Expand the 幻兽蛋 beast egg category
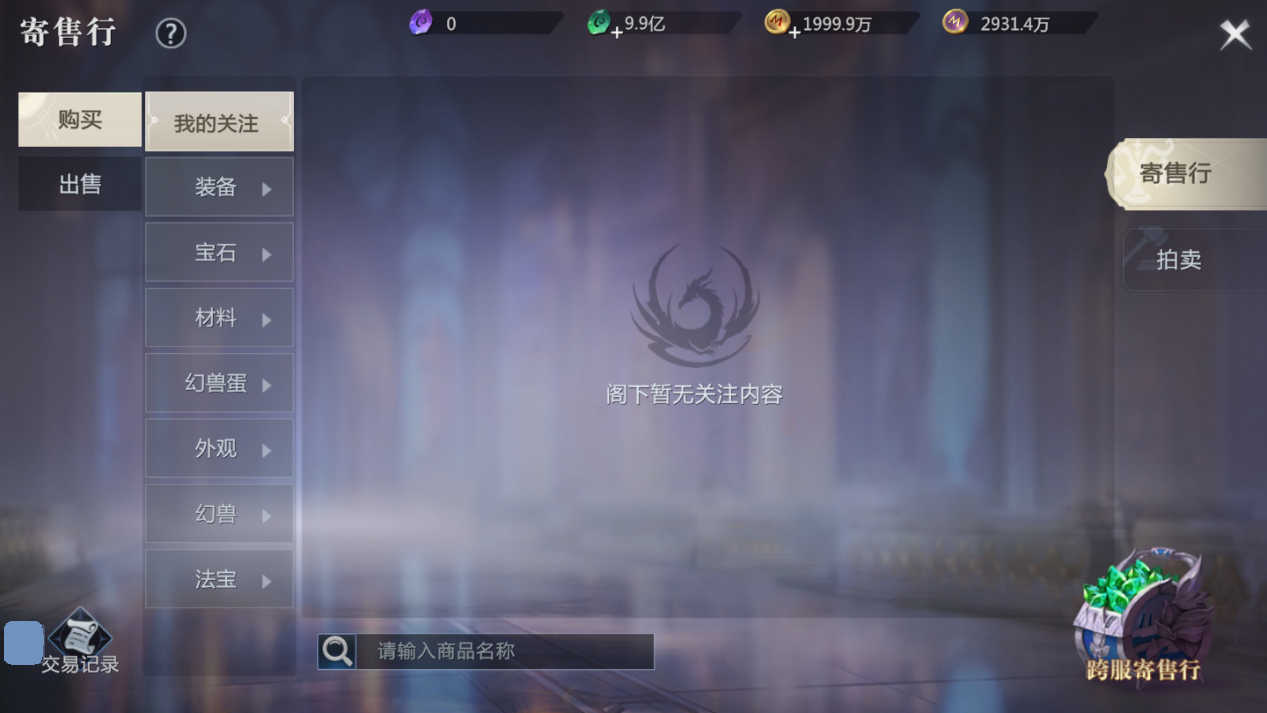 [x=219, y=383]
